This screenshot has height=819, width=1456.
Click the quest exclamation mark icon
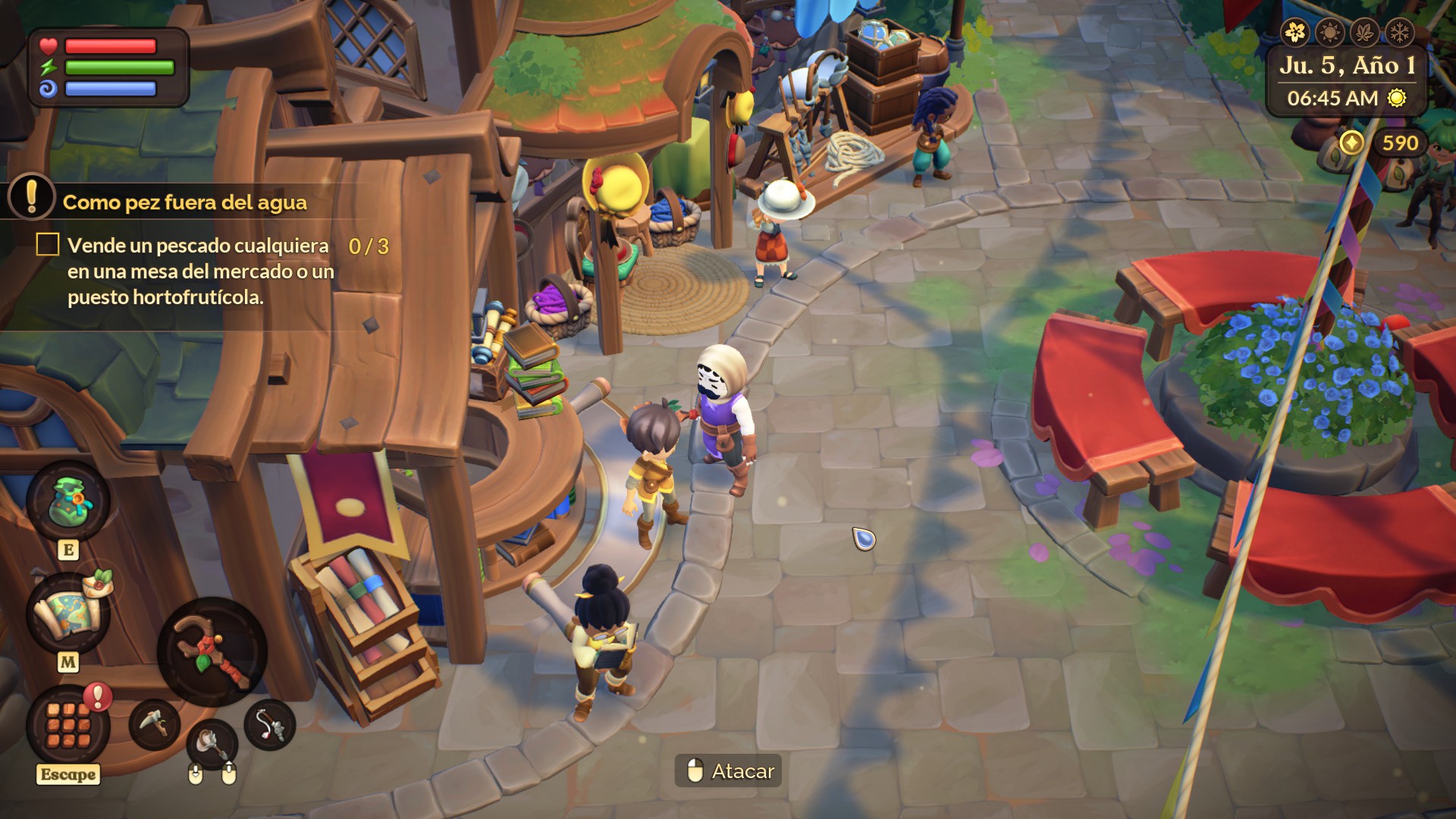(x=31, y=197)
